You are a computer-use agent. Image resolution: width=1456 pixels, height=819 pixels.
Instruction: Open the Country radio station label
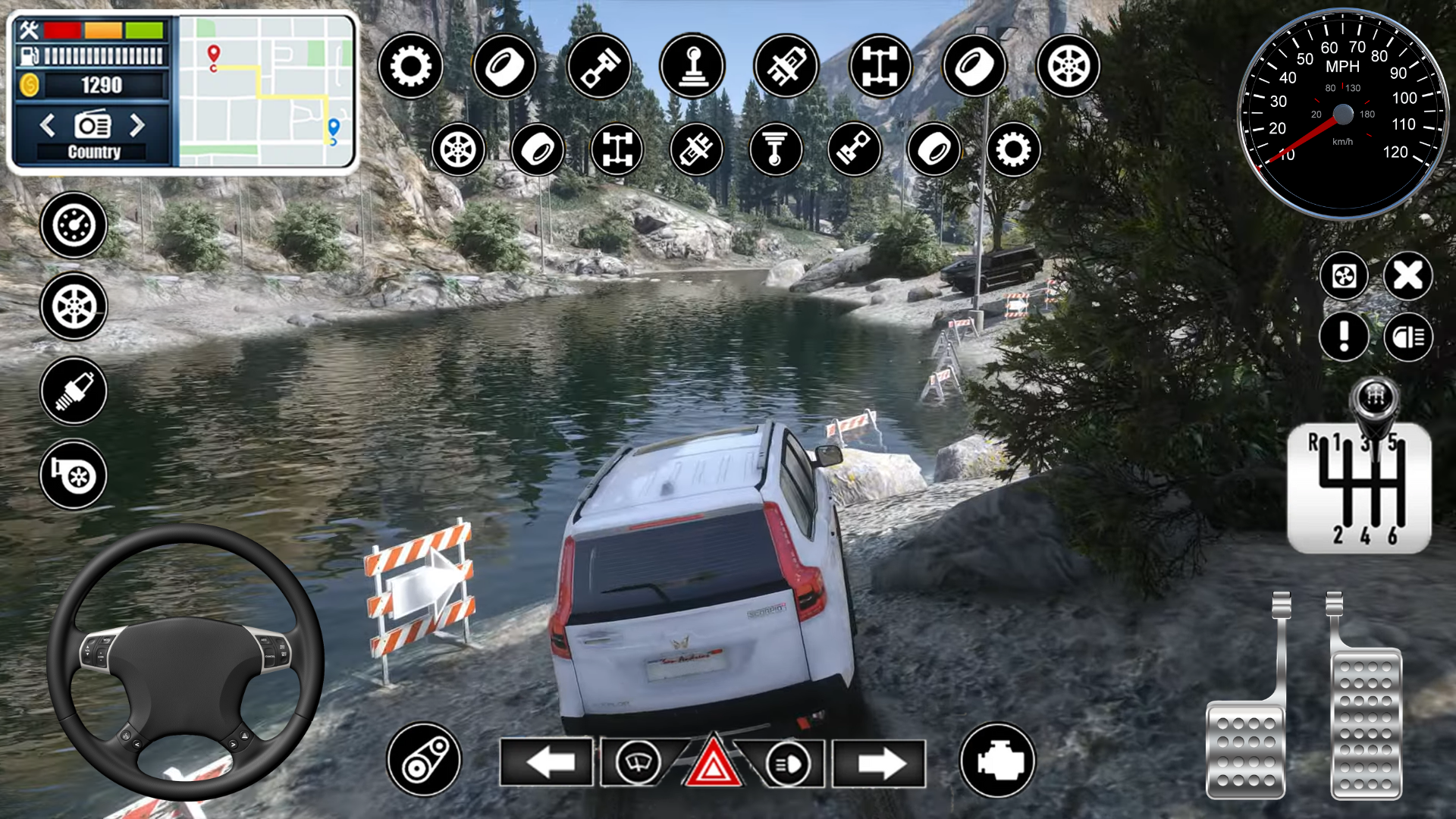(x=95, y=151)
